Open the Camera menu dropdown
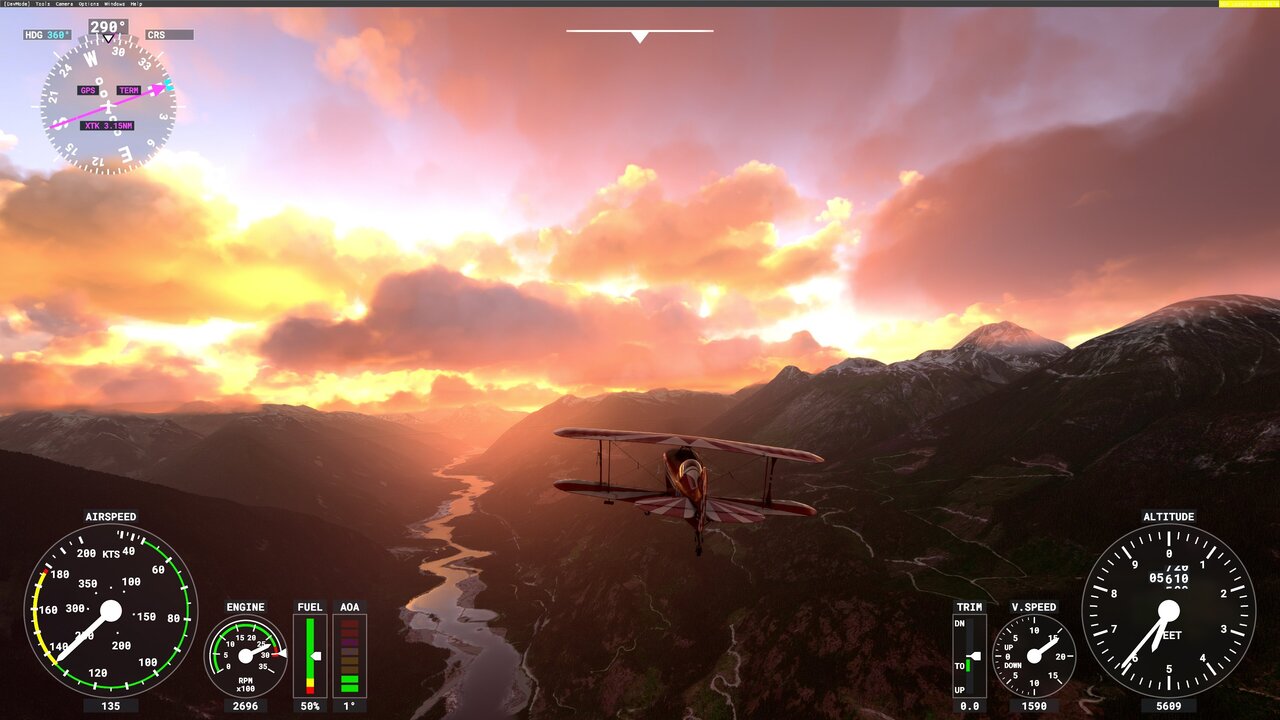This screenshot has height=720, width=1280. click(66, 3)
